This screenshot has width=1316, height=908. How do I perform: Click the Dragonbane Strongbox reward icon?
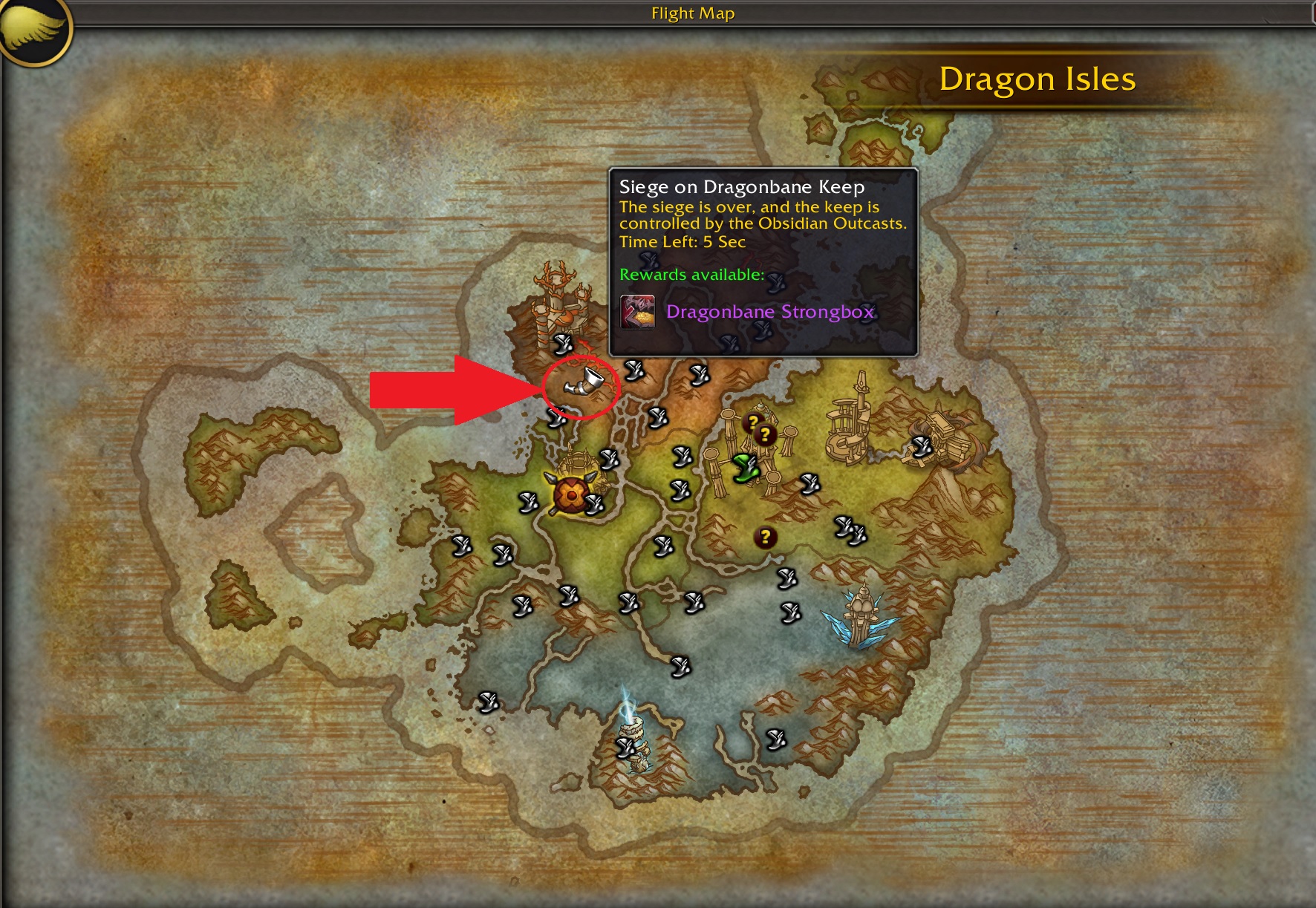[639, 313]
